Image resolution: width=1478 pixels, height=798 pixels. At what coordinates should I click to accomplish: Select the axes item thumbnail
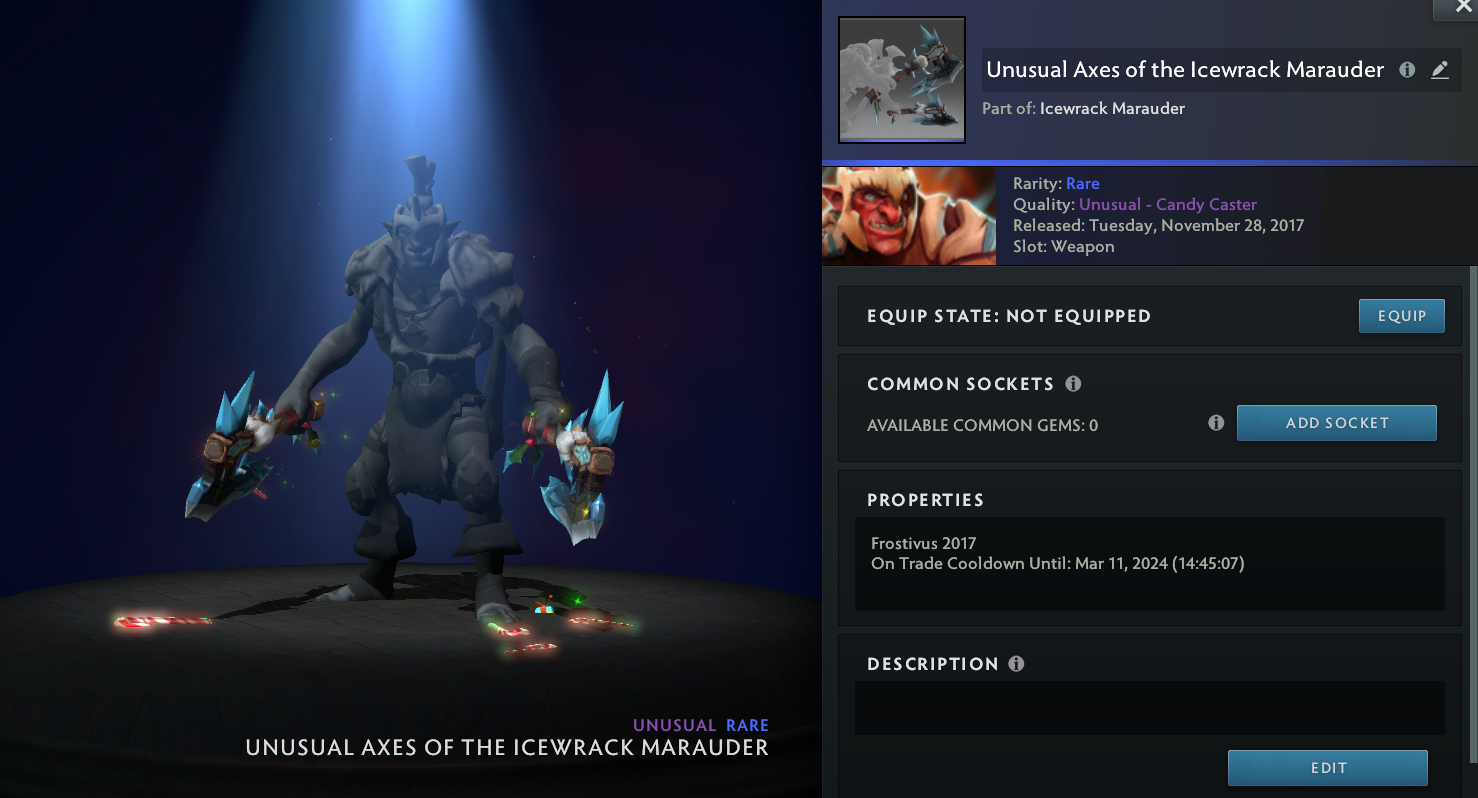tap(902, 80)
